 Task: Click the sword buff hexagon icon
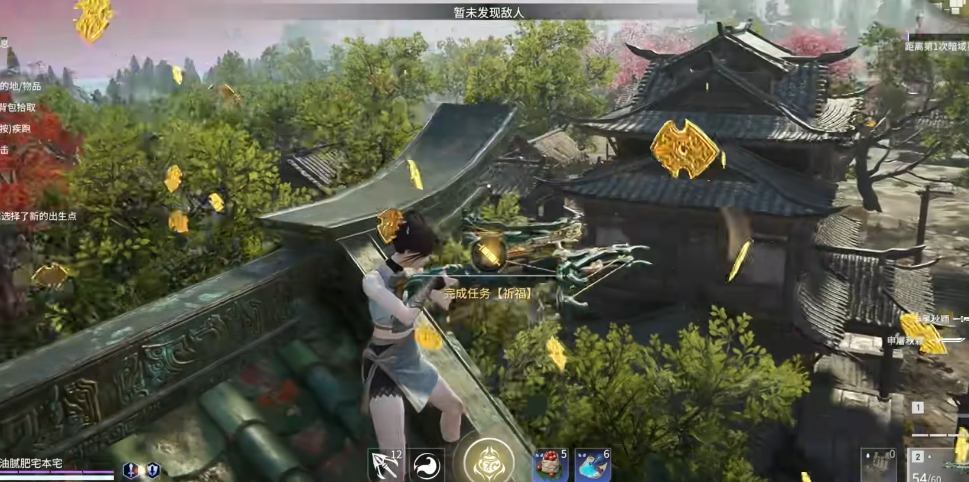pyautogui.click(x=130, y=470)
